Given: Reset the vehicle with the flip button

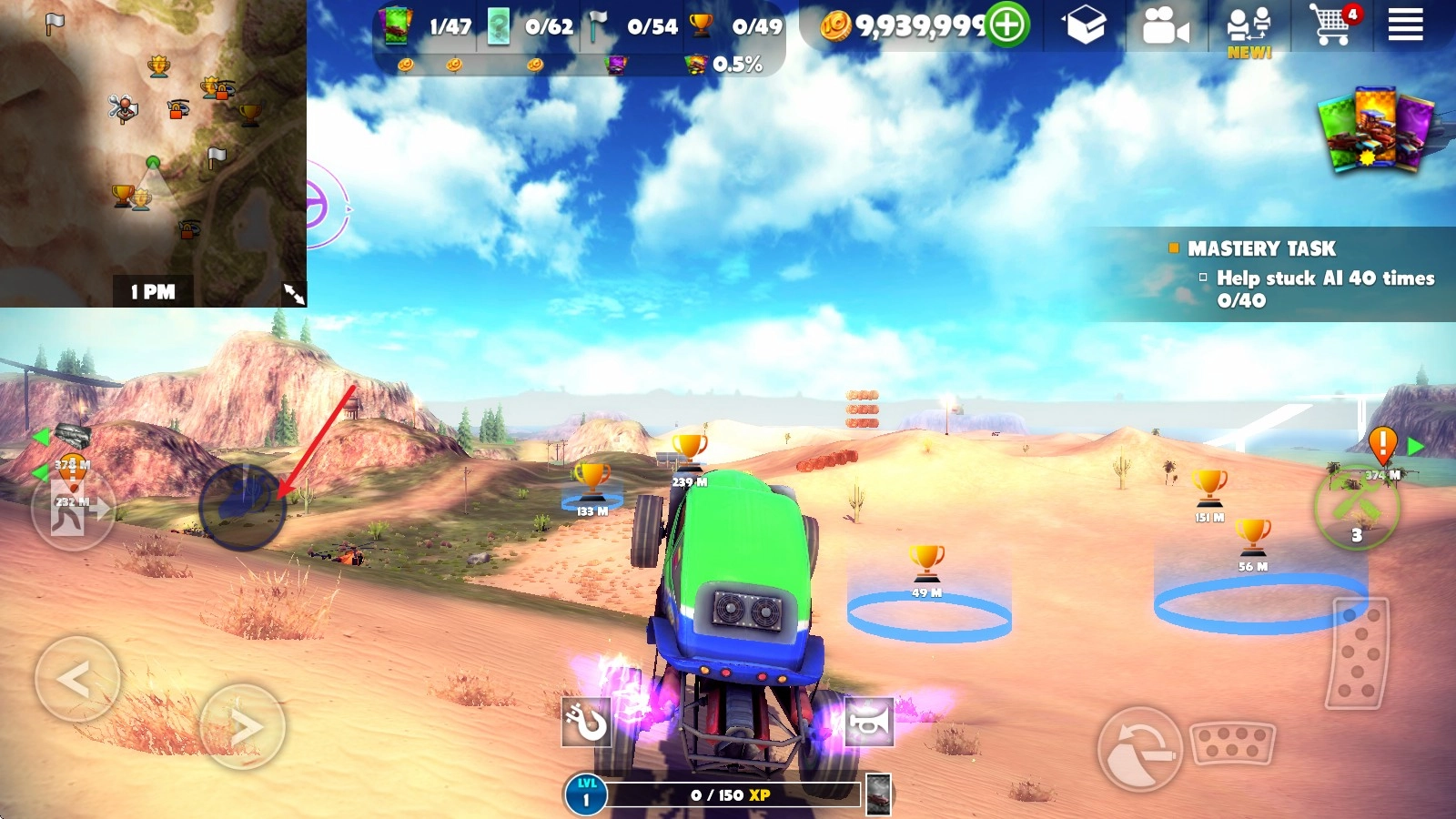Looking at the screenshot, I should [1138, 749].
